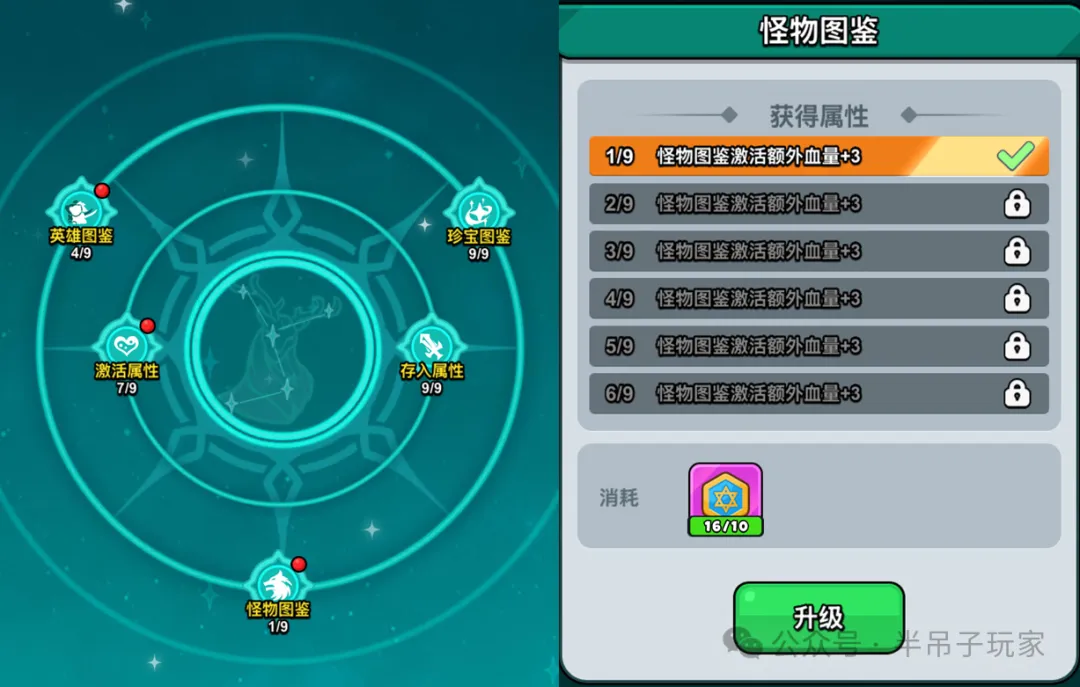Select the 珍宝图鉴 treasure codex node
Image resolution: width=1080 pixels, height=687 pixels.
point(479,211)
